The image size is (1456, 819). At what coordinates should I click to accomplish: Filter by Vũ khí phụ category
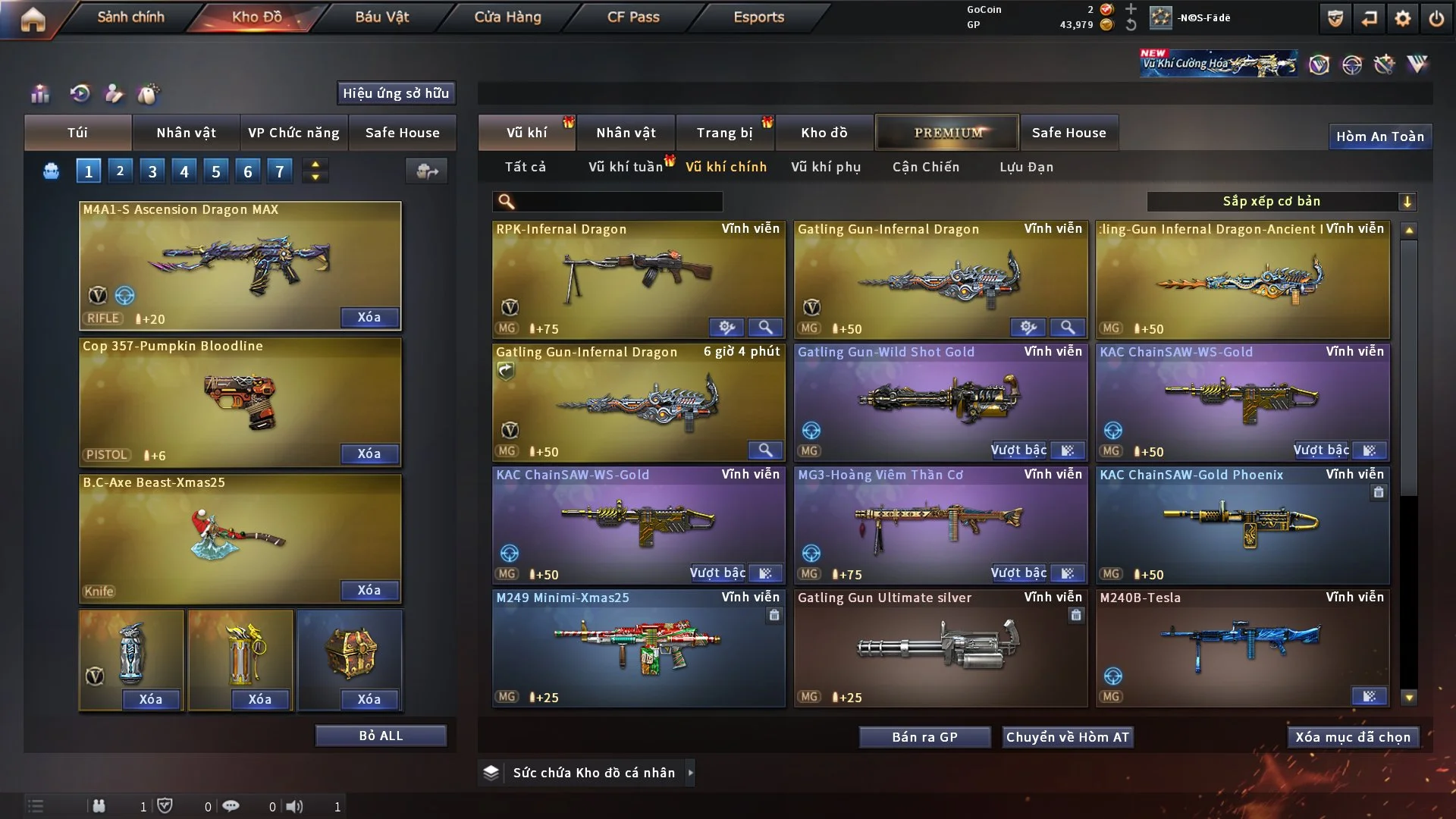click(826, 167)
